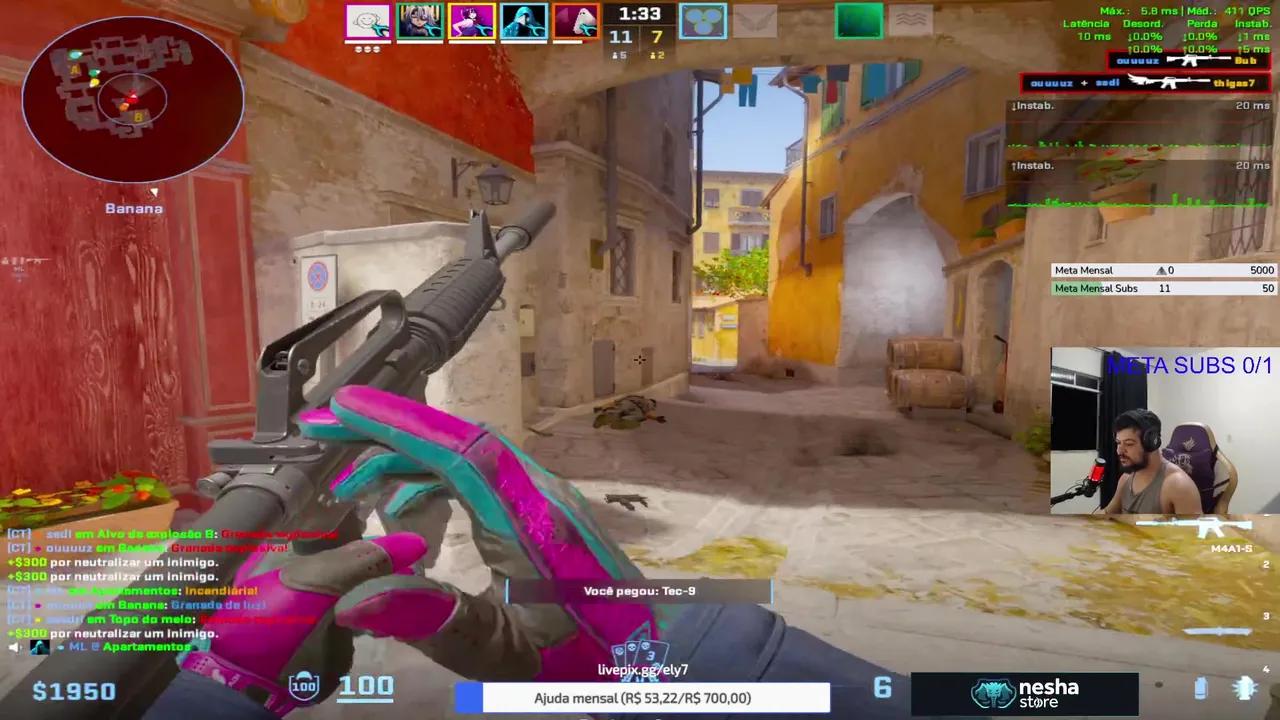Select the first CT player avatar on scoreboard
Screen dimensions: 1280x720
pyautogui.click(x=367, y=20)
